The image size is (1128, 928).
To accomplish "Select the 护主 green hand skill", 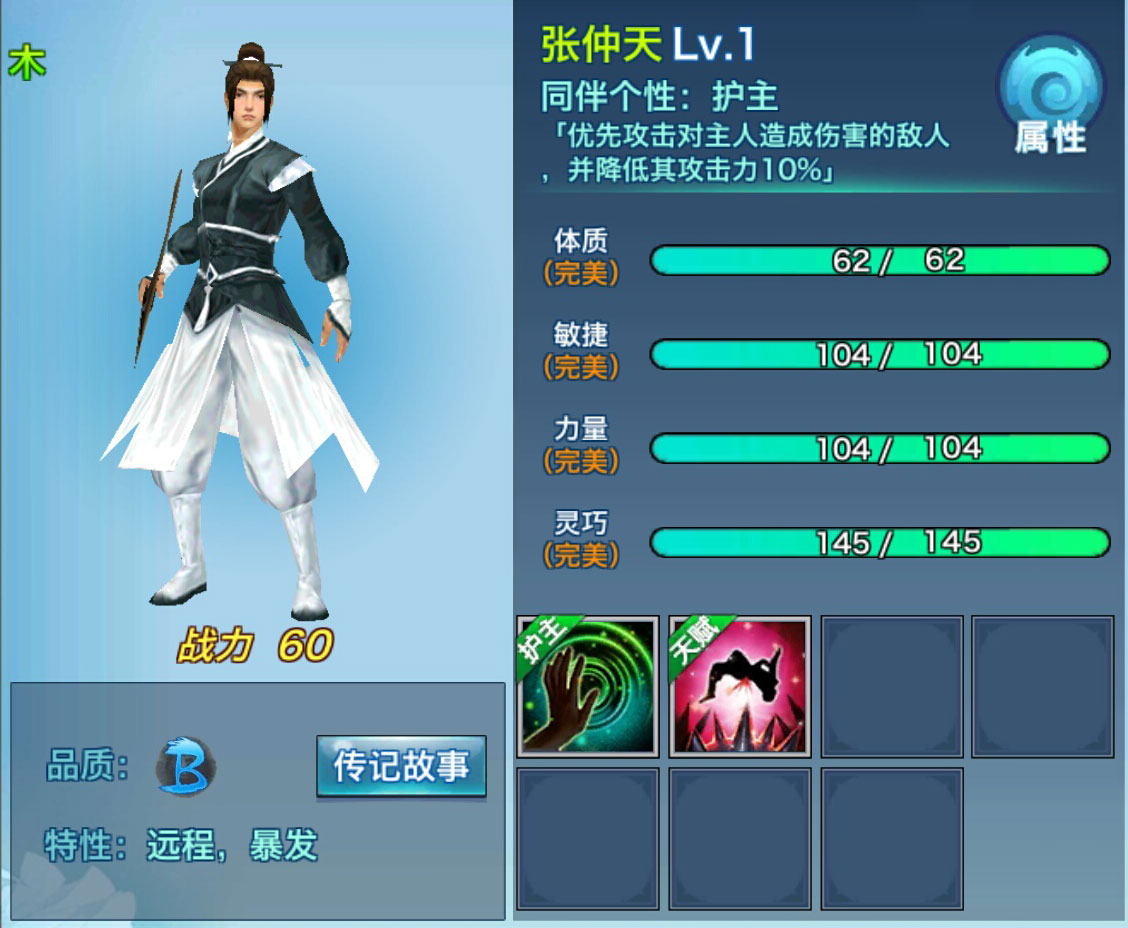I will (x=587, y=686).
